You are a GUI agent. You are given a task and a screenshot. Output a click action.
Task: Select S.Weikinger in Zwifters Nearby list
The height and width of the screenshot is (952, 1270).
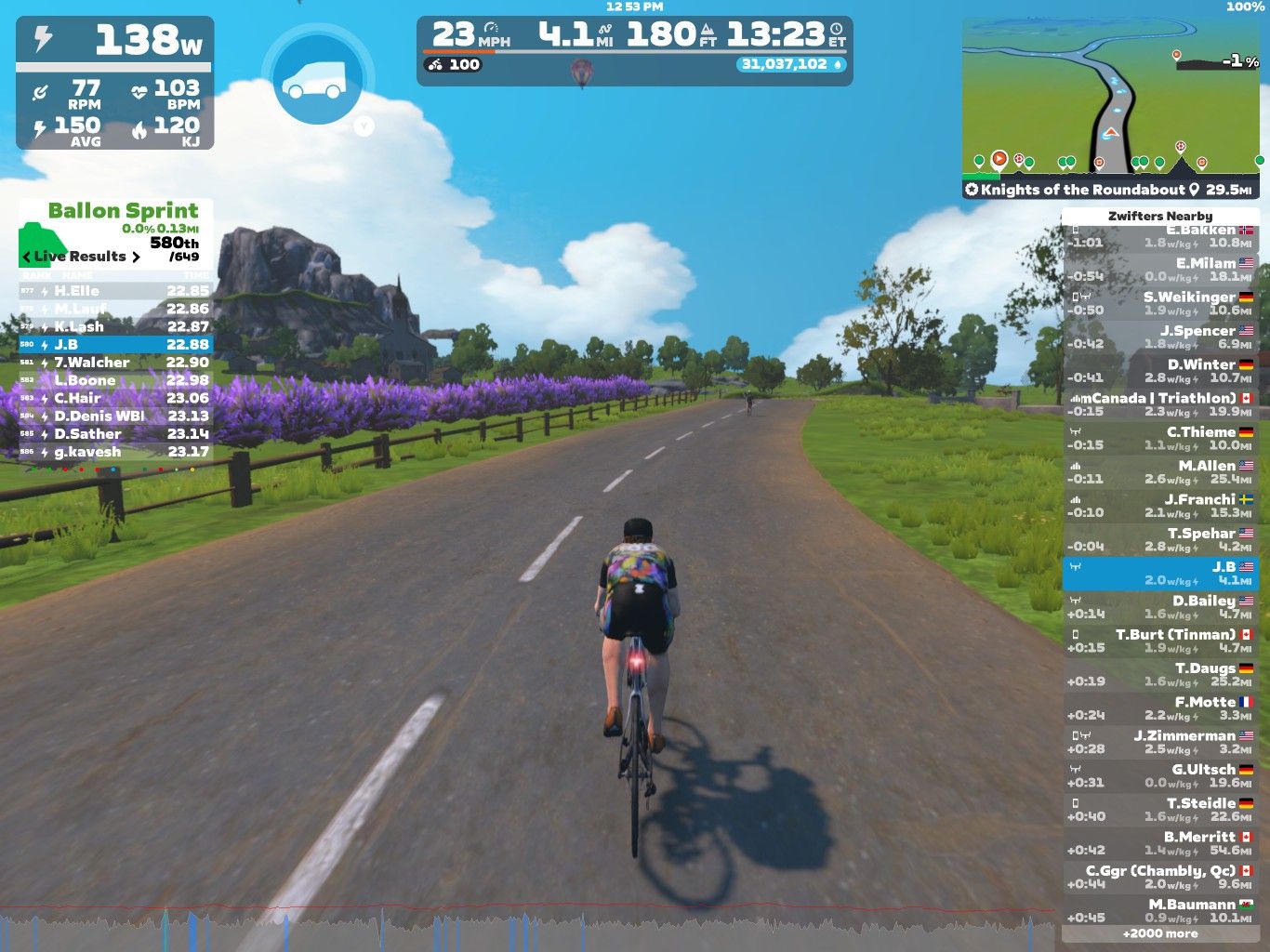pos(1159,303)
